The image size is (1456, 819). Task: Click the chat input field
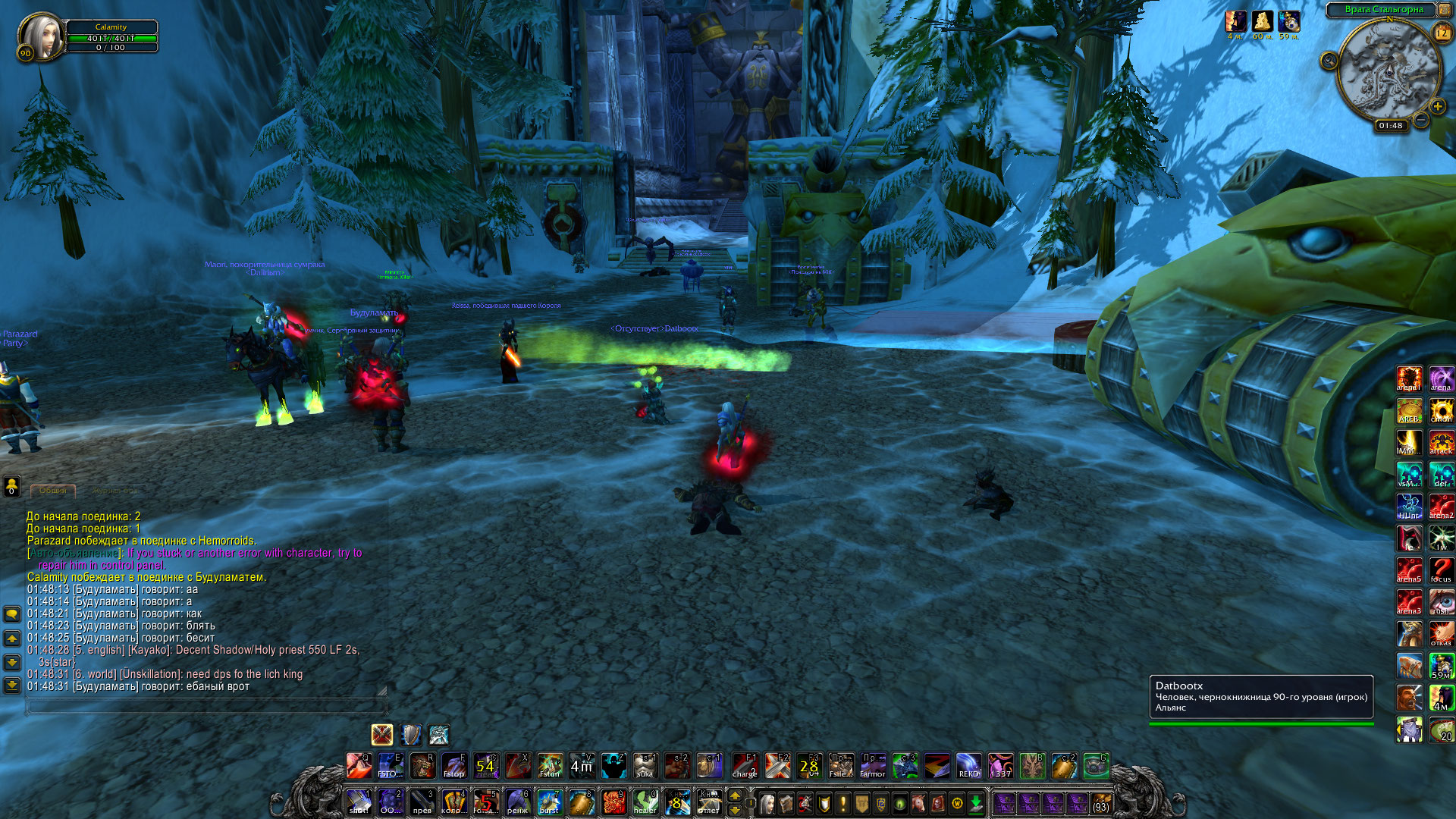pos(206,706)
